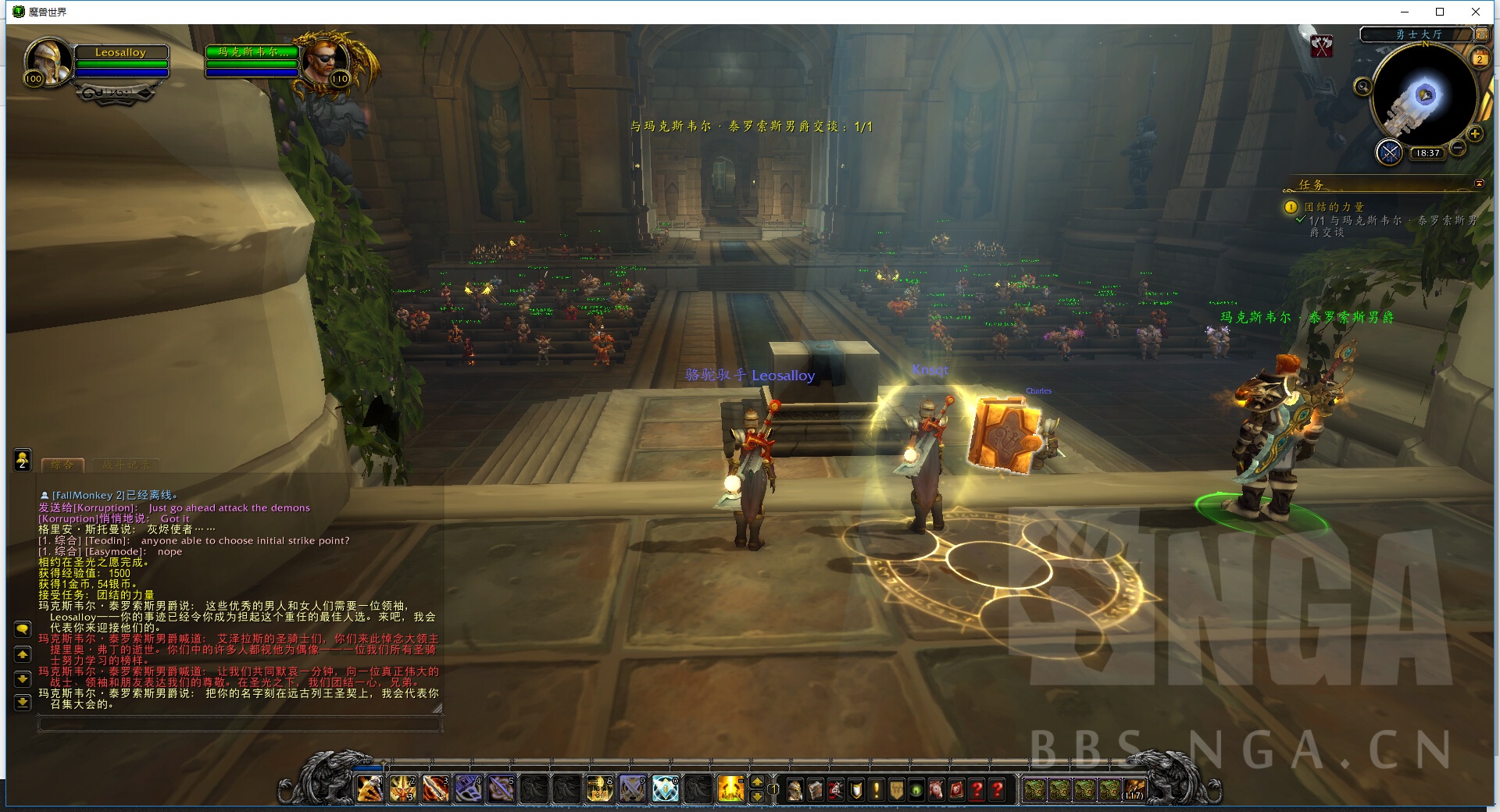The image size is (1500, 812).
Task: Click the chat input box
Action: pos(239,725)
